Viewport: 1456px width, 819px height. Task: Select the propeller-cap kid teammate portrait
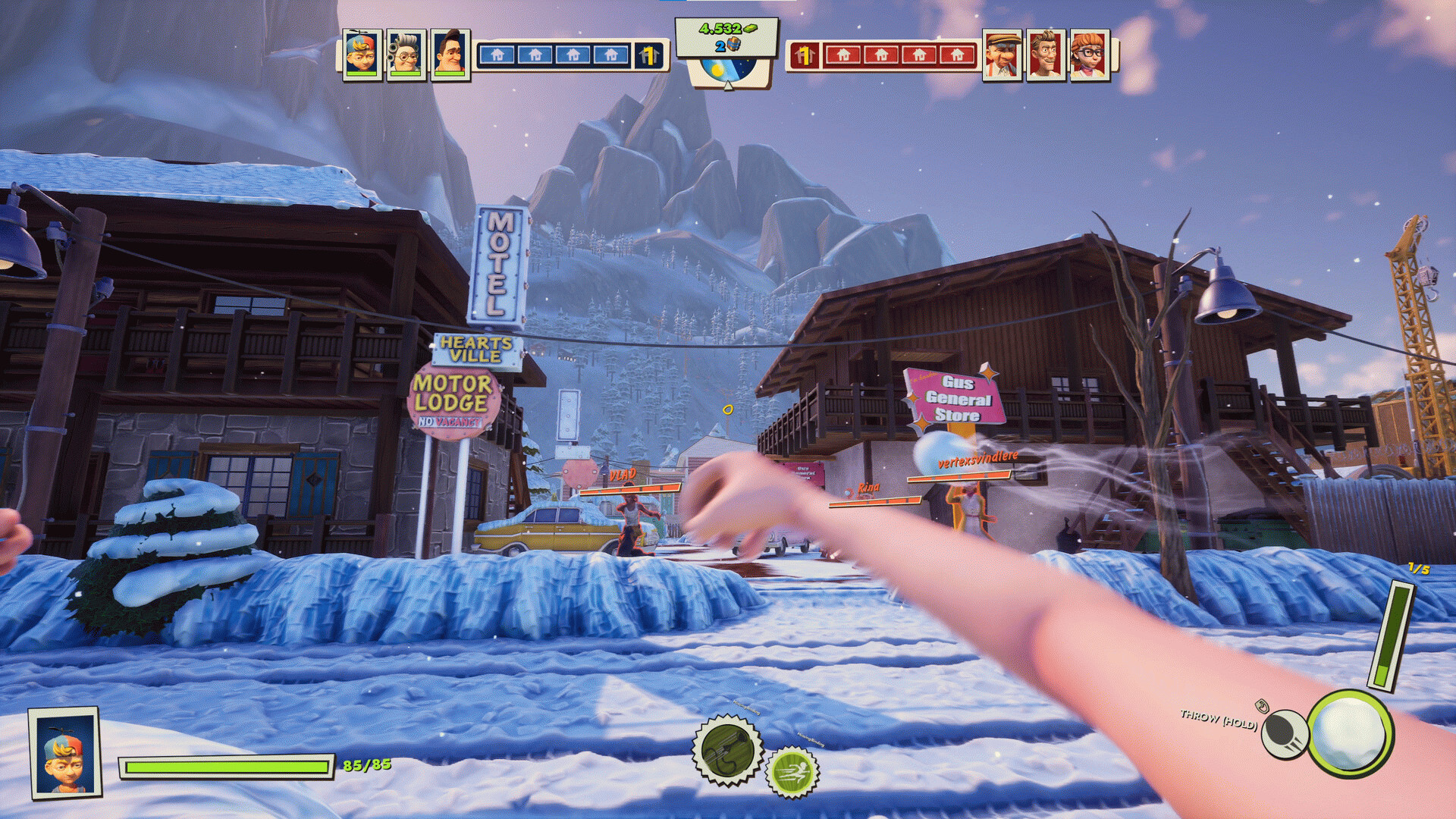[361, 55]
